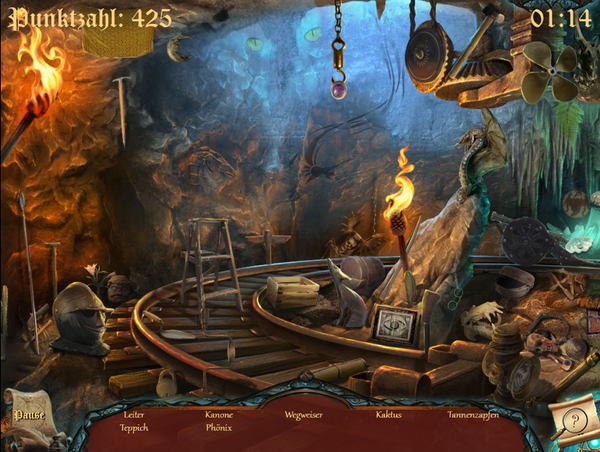This screenshot has width=600, height=452.
Task: Click the Tannenzapfen list entry
Action: pyautogui.click(x=472, y=414)
